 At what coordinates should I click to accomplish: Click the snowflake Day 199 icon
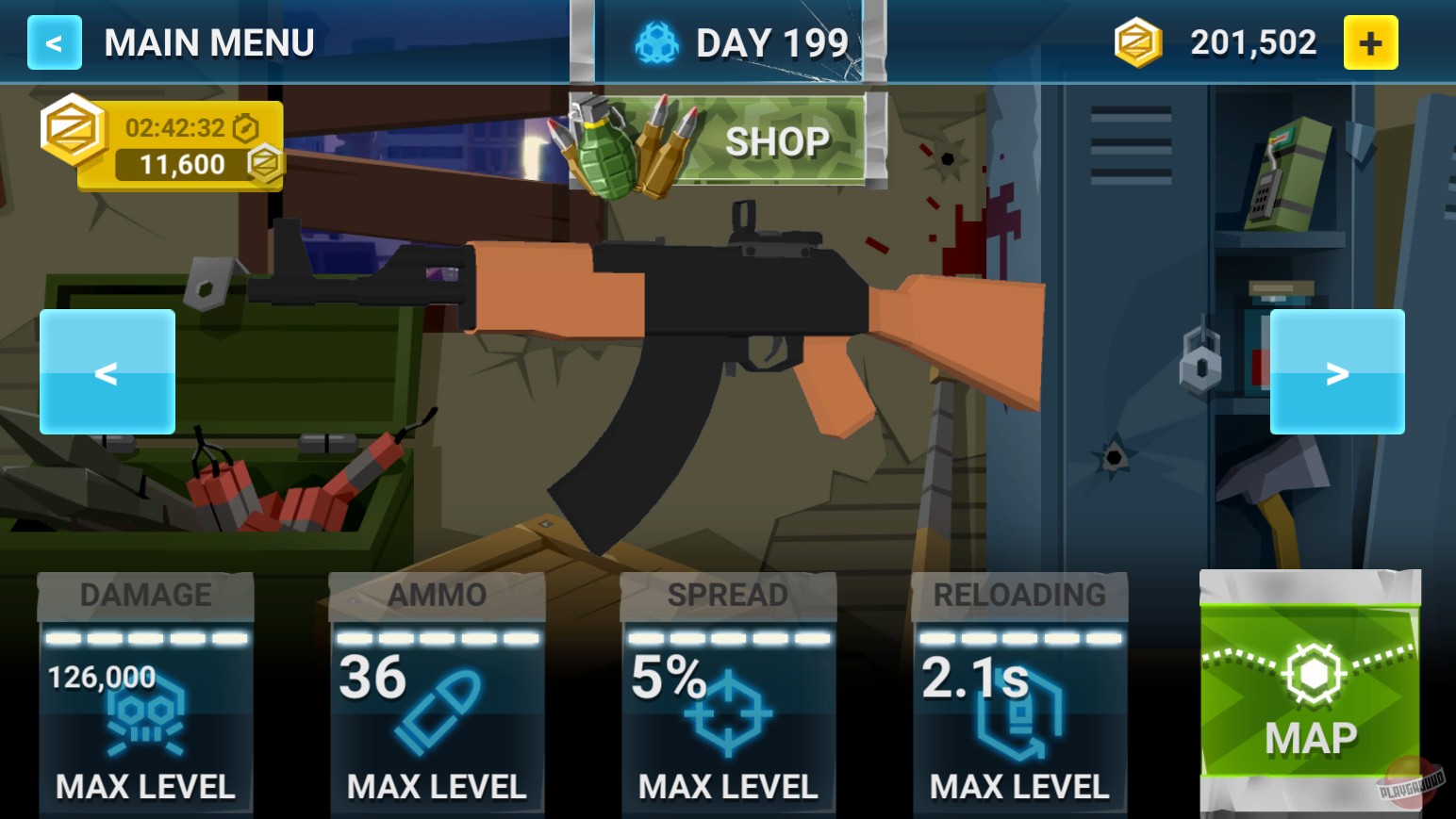point(657,41)
